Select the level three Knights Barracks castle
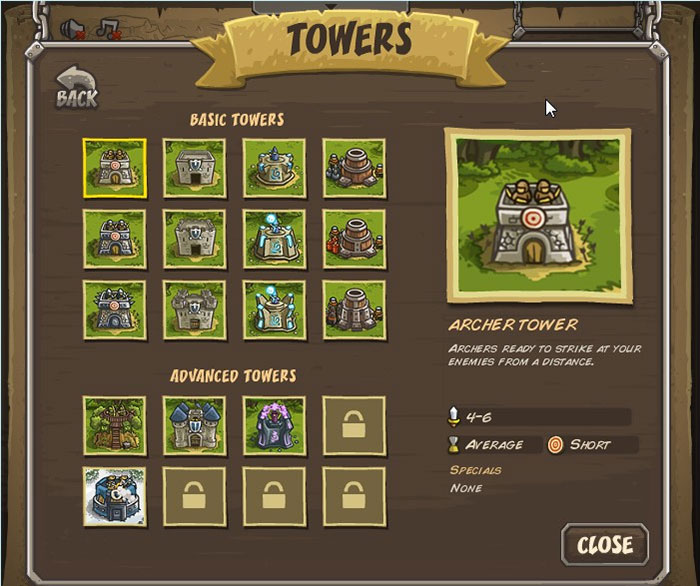 pyautogui.click(x=194, y=310)
